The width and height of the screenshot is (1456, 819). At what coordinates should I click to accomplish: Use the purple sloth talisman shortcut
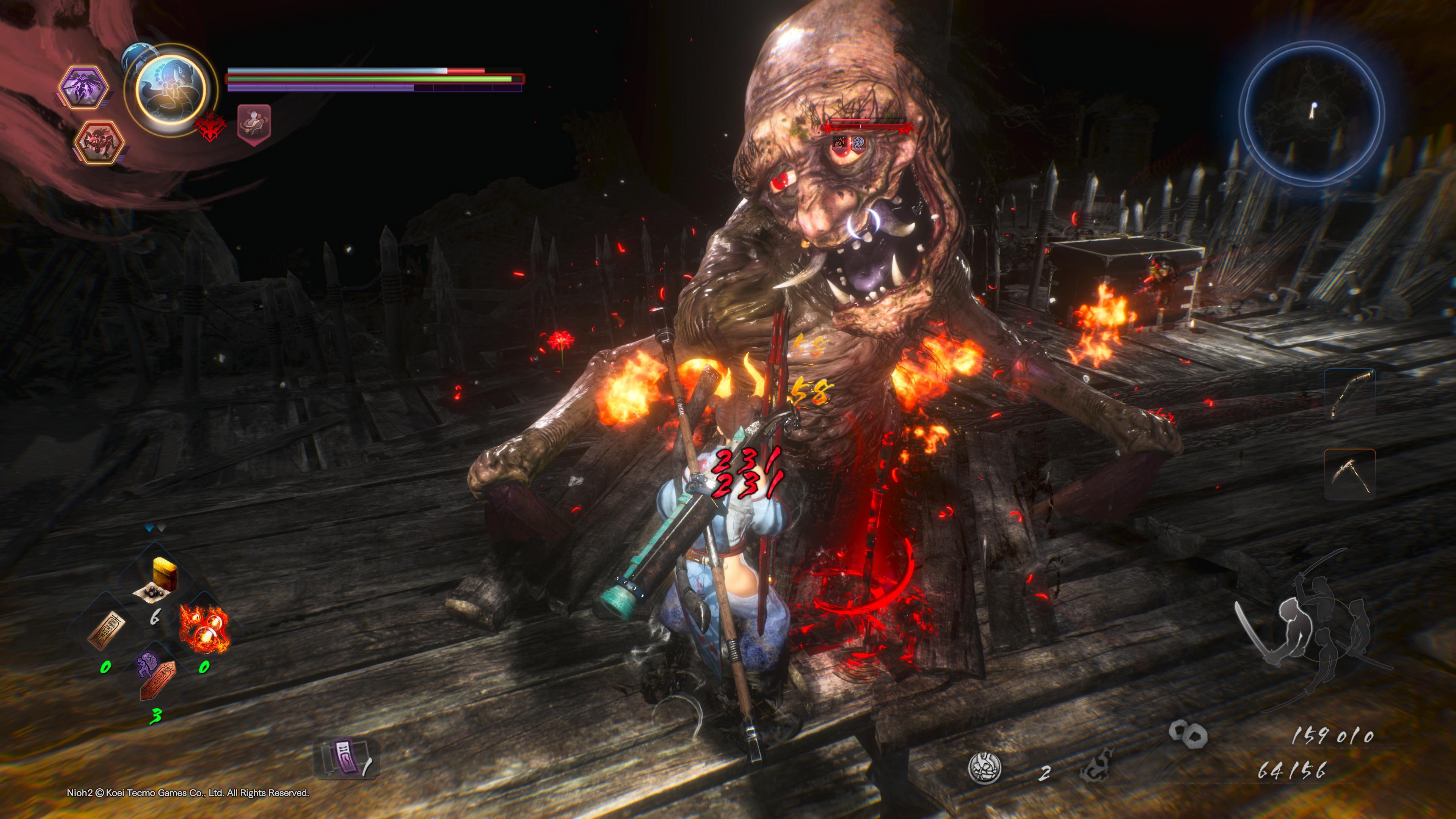[156, 675]
